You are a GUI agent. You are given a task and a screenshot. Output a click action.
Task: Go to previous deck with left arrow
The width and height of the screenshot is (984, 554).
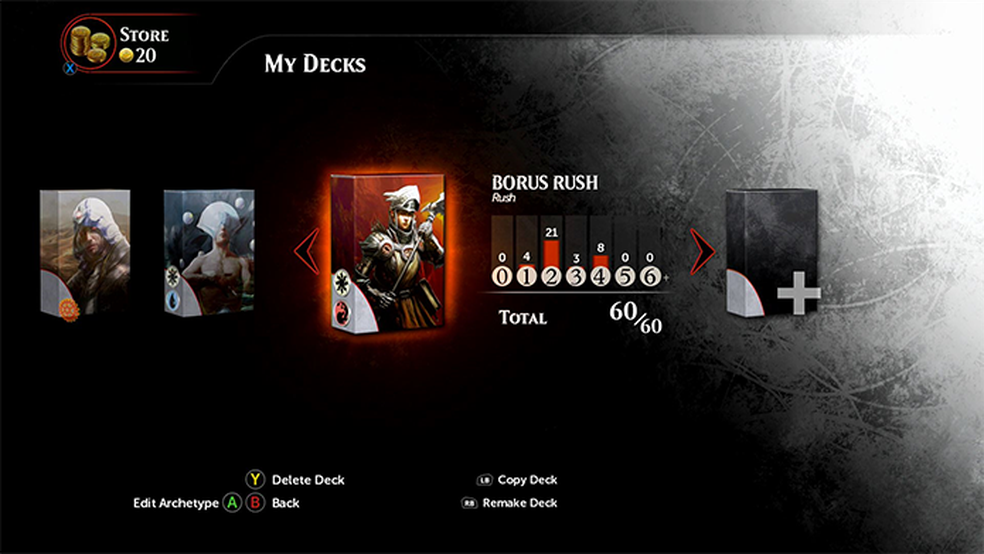308,251
